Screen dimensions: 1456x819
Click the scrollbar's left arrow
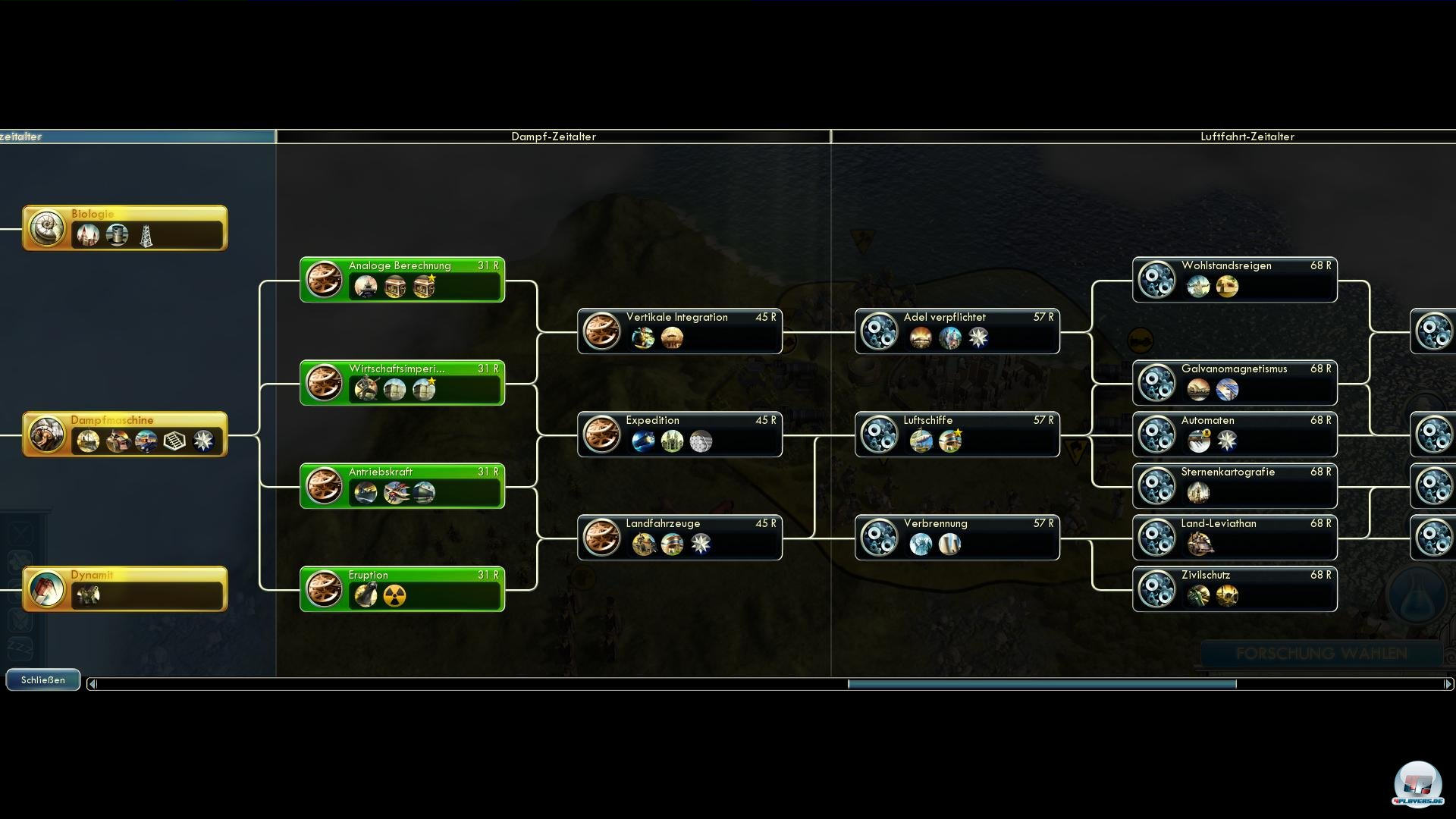coord(93,684)
